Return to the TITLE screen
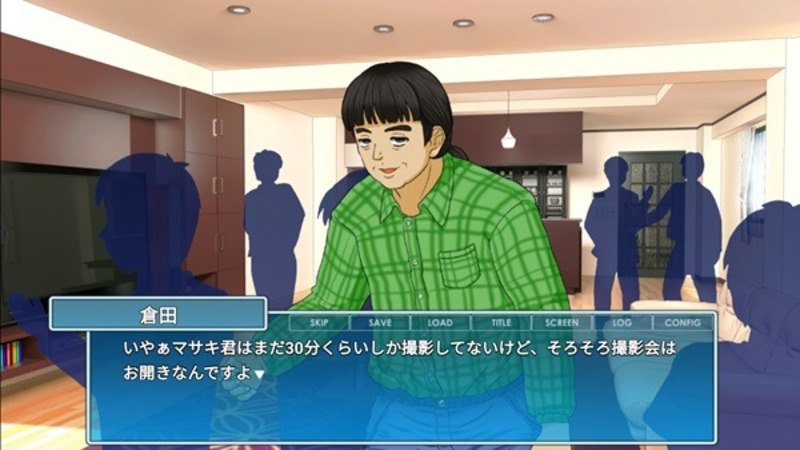 (x=501, y=323)
